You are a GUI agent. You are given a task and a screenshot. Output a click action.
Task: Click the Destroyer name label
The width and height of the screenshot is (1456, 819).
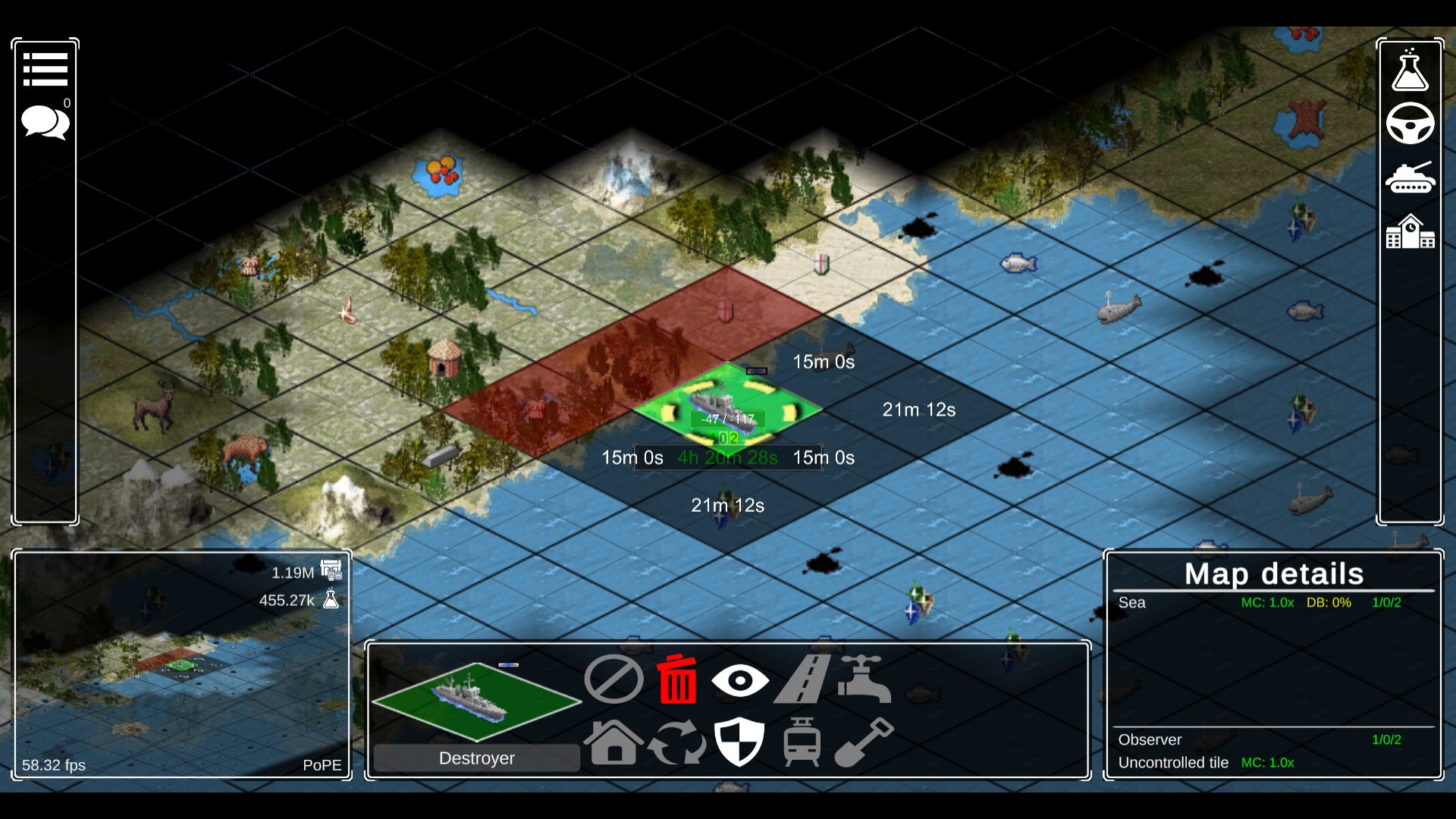pos(476,758)
